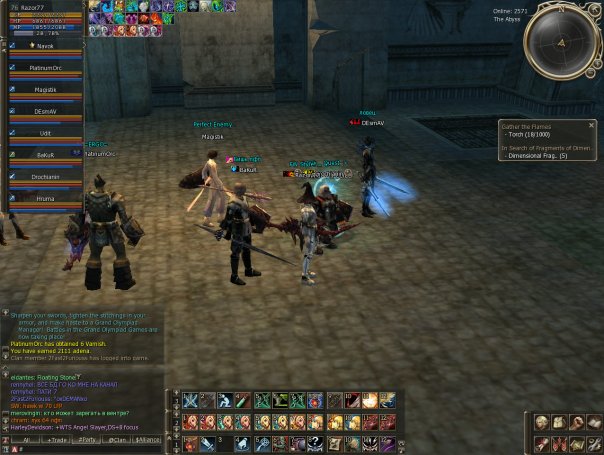Image resolution: width=604 pixels, height=455 pixels.
Task: Pick party member BaKuR in the list
Action: [x=45, y=156]
